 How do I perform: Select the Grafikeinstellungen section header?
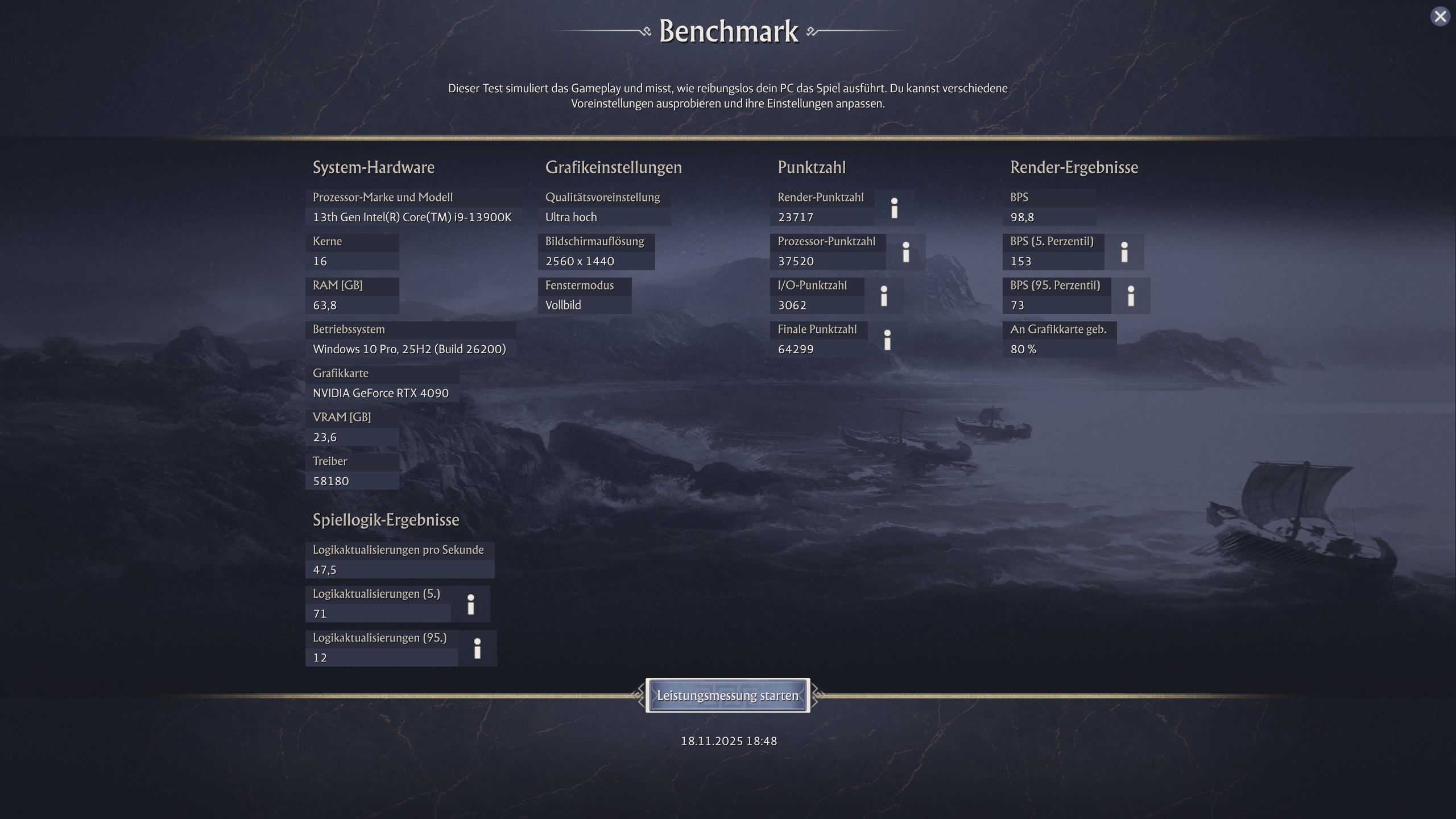click(x=613, y=167)
